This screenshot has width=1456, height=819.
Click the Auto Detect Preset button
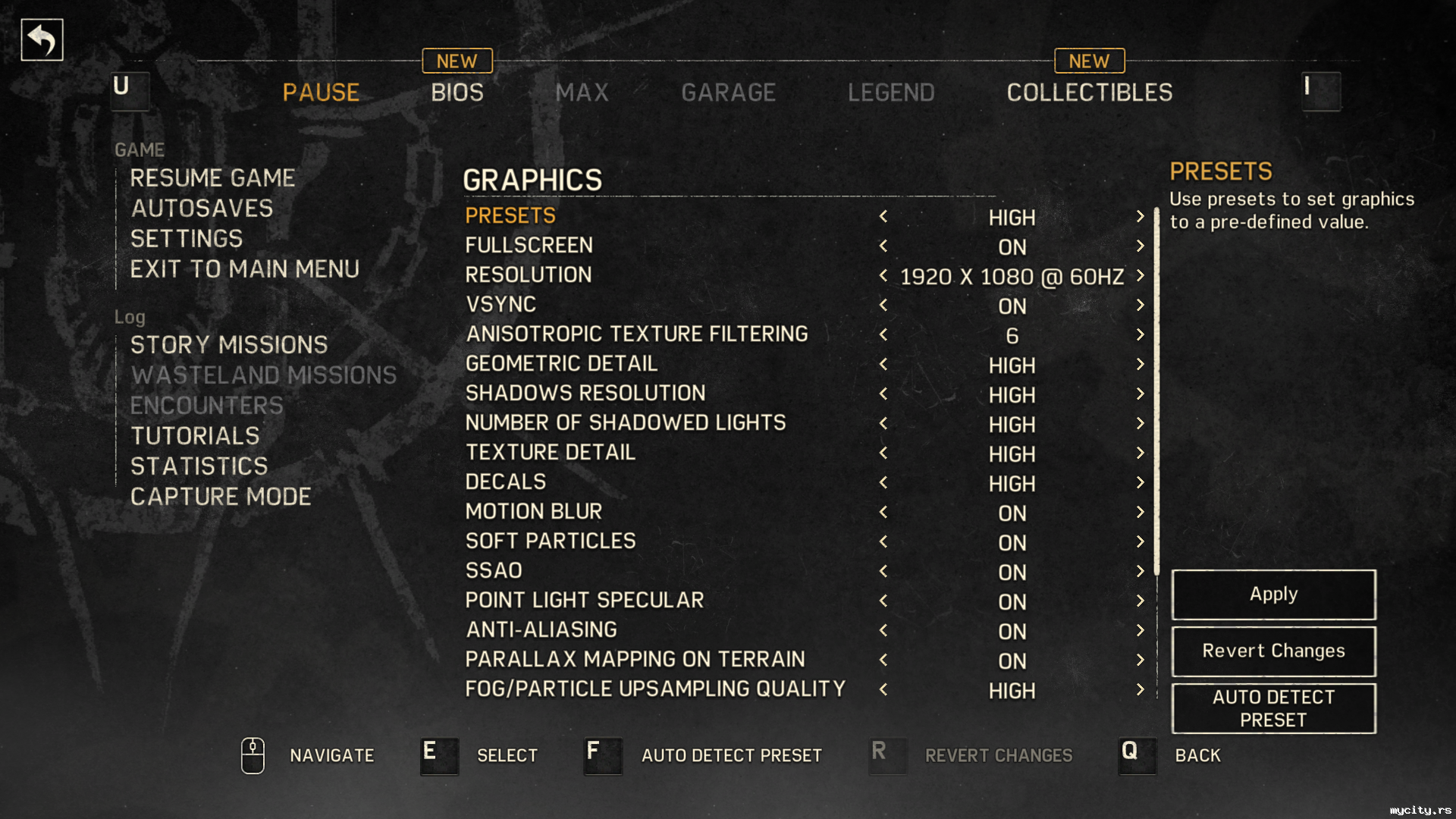pyautogui.click(x=1273, y=708)
